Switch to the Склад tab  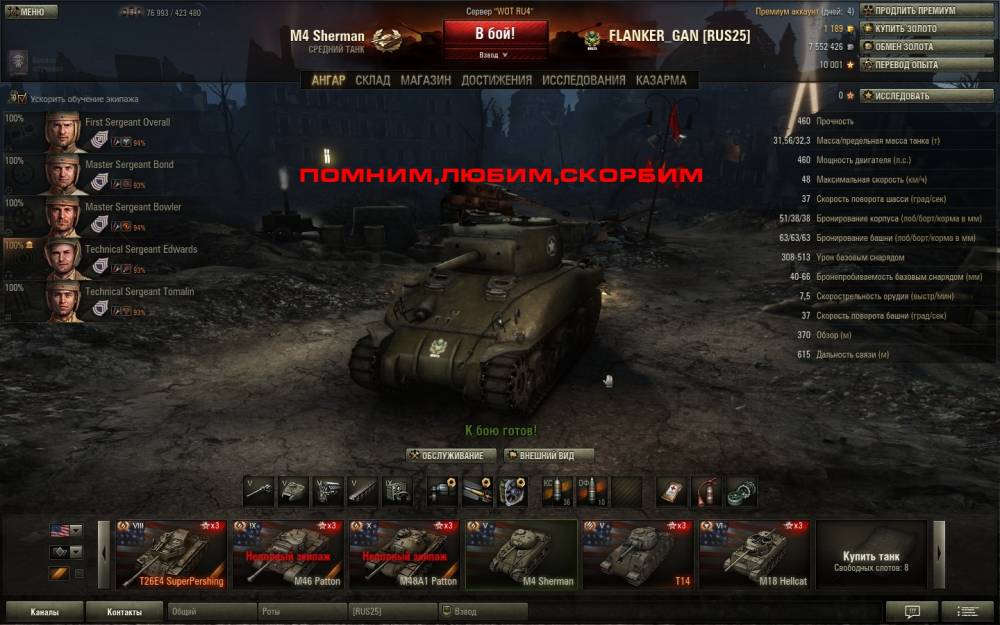pos(373,80)
